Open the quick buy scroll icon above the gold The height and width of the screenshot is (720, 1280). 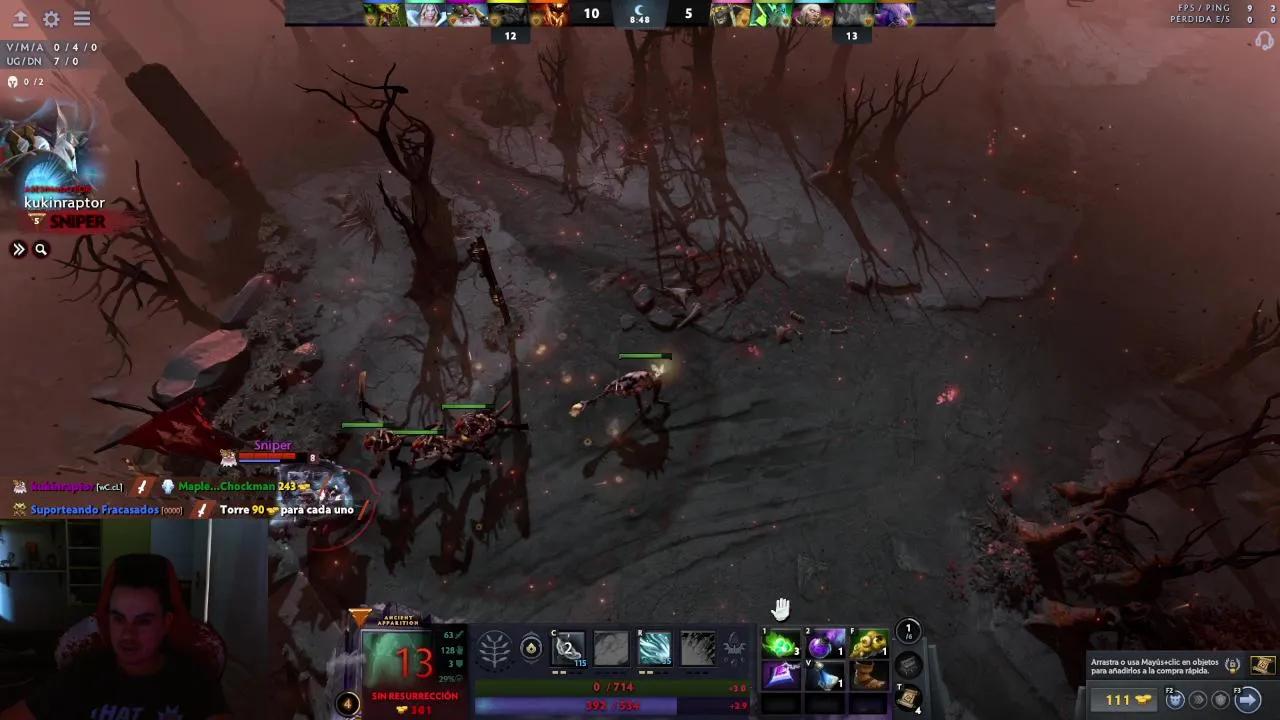(1262, 666)
